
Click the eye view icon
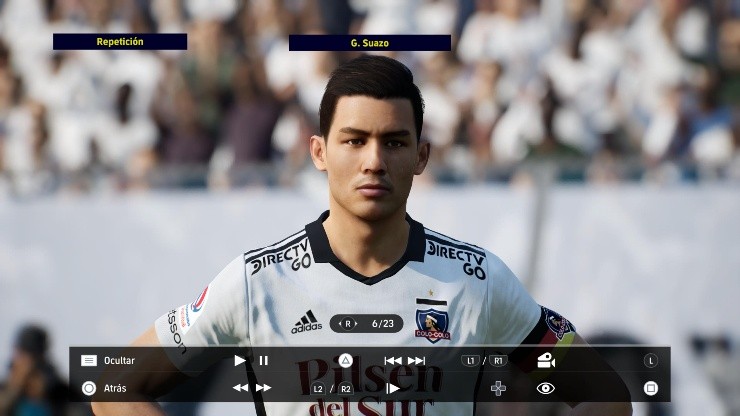pos(545,388)
